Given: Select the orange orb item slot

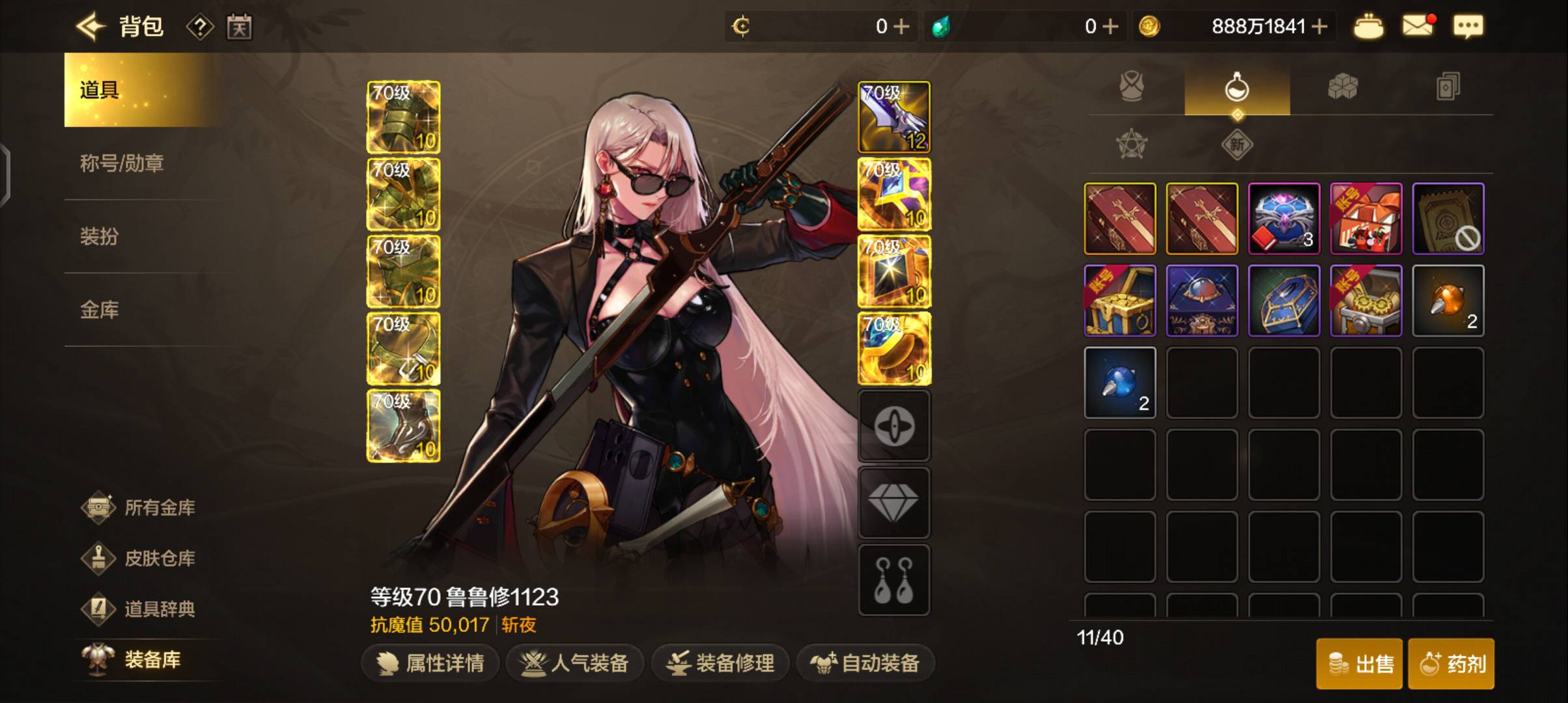Looking at the screenshot, I should click(1448, 301).
